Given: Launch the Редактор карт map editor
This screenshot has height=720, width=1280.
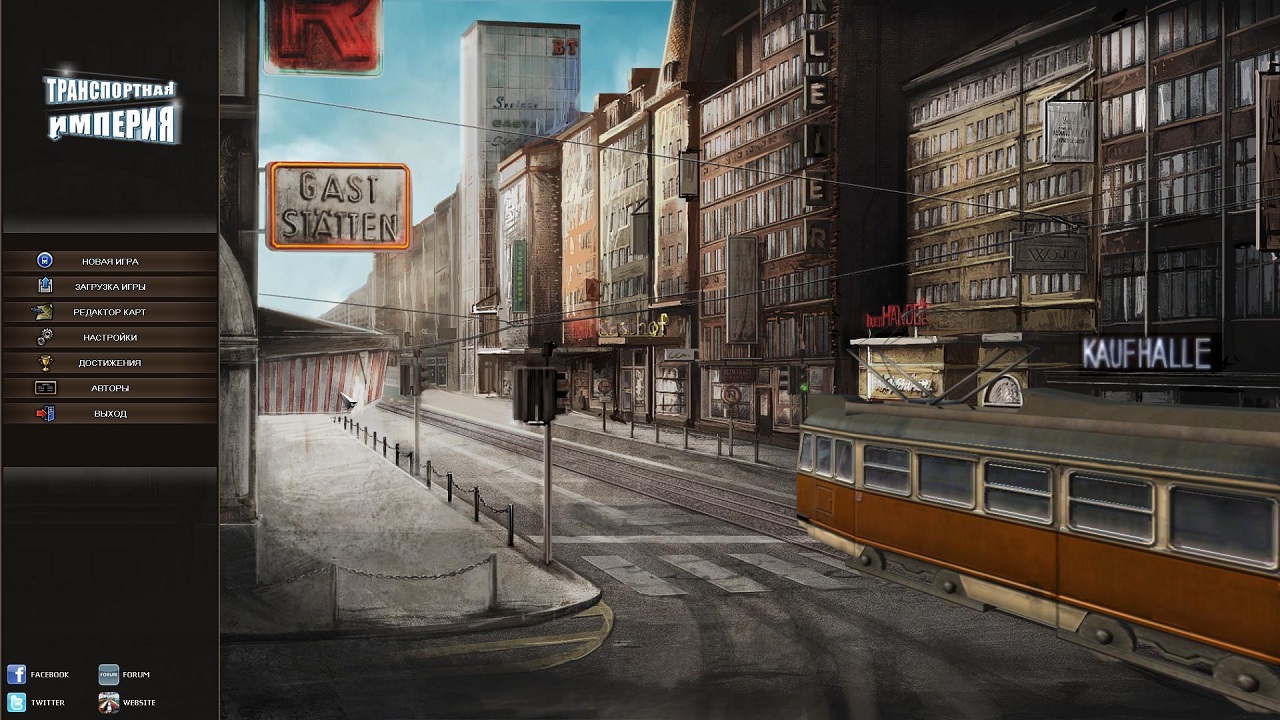Looking at the screenshot, I should click(x=110, y=312).
